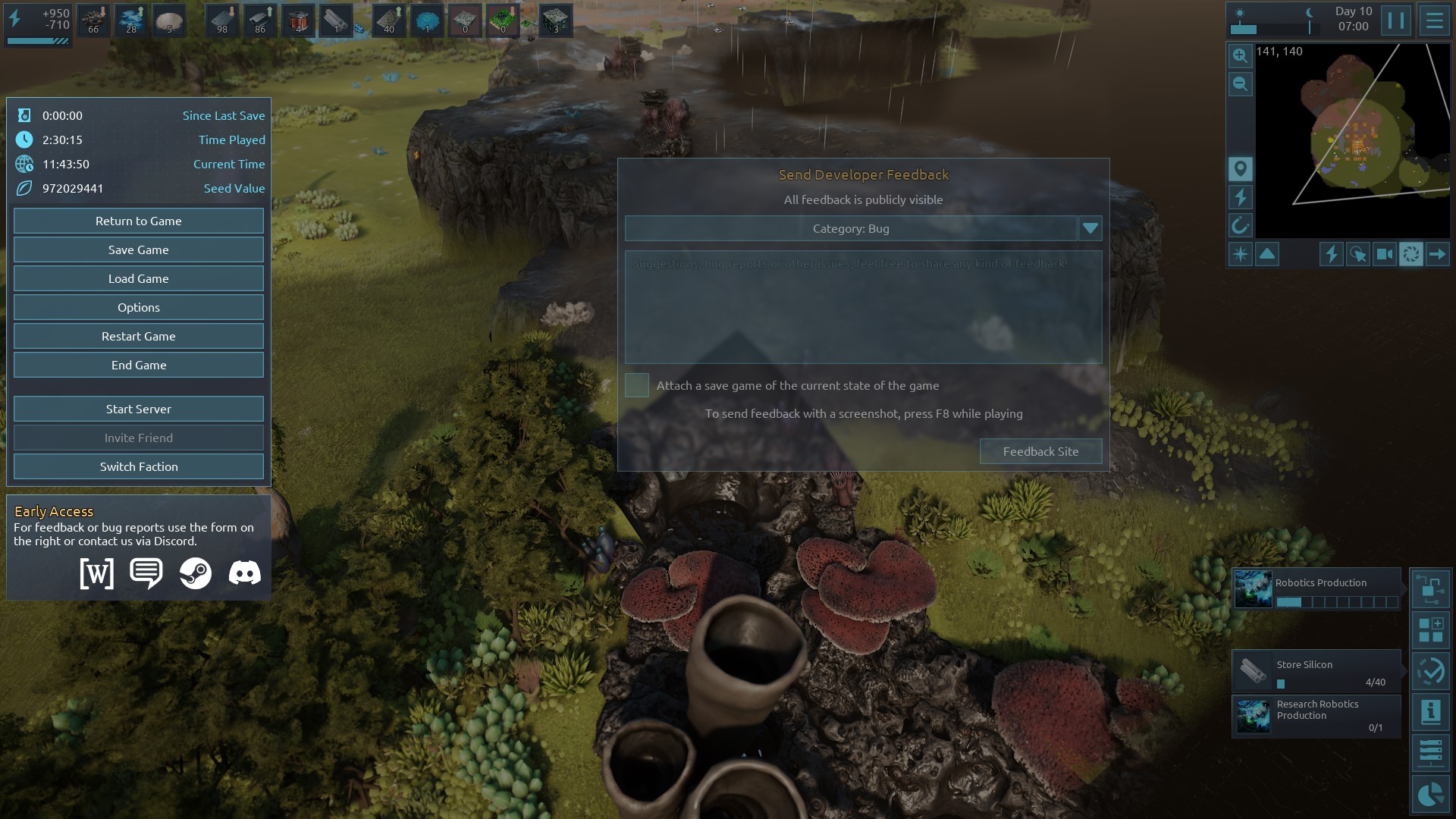The height and width of the screenshot is (819, 1456).
Task: Open the Load Game menu
Action: point(139,278)
